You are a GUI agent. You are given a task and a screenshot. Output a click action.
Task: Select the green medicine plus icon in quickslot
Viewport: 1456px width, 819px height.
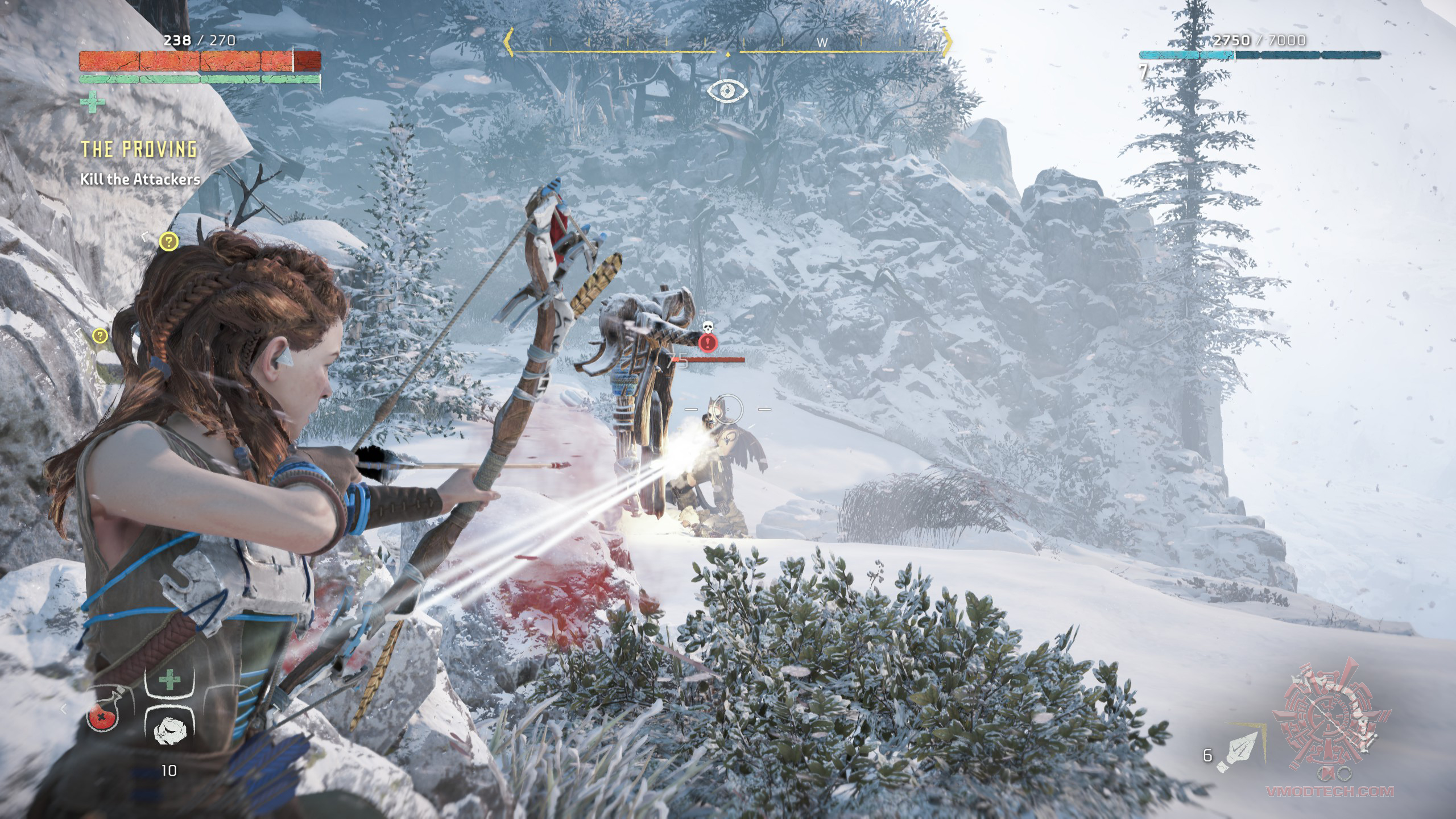tap(169, 679)
